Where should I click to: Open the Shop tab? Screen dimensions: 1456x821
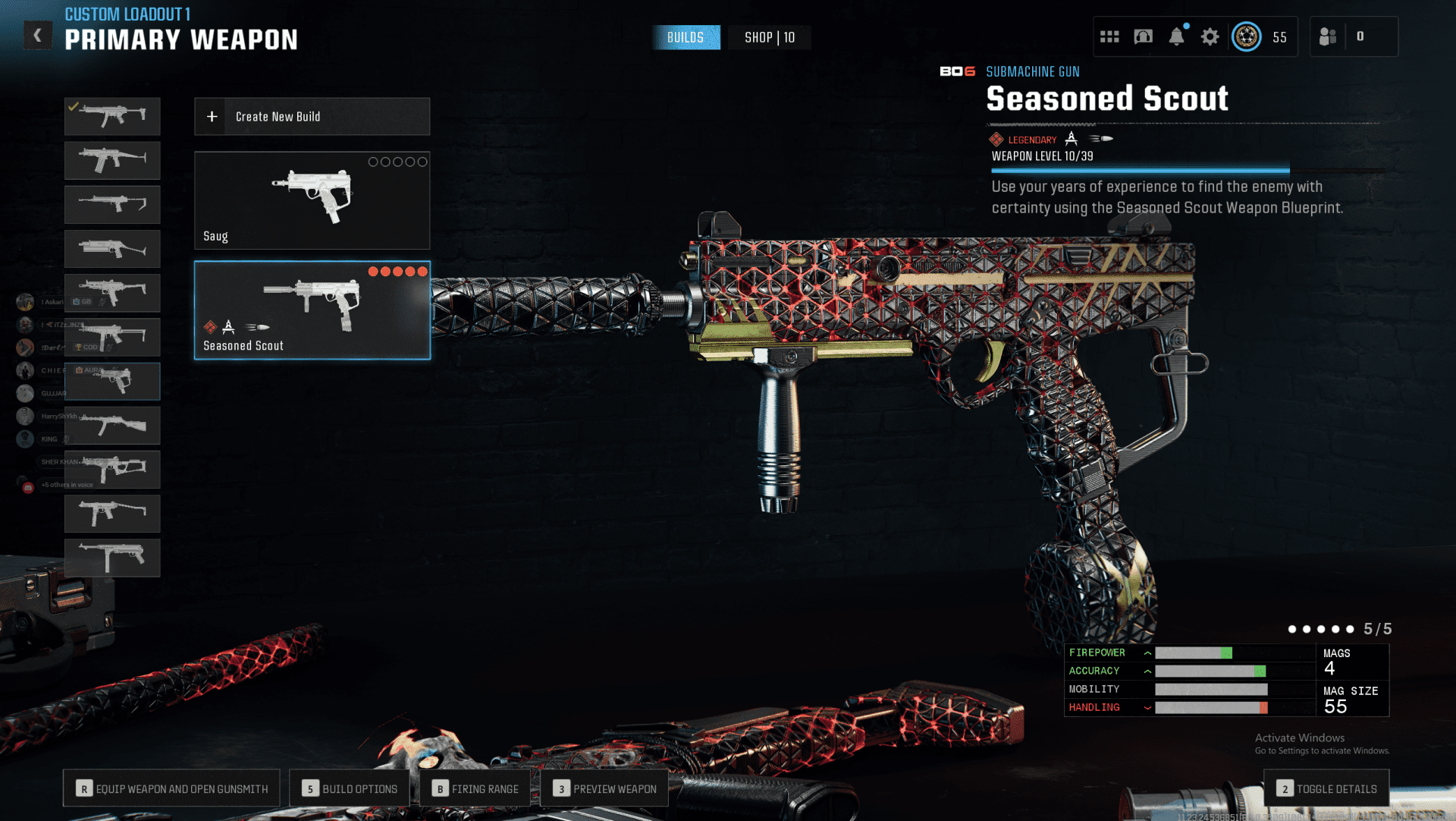(769, 37)
